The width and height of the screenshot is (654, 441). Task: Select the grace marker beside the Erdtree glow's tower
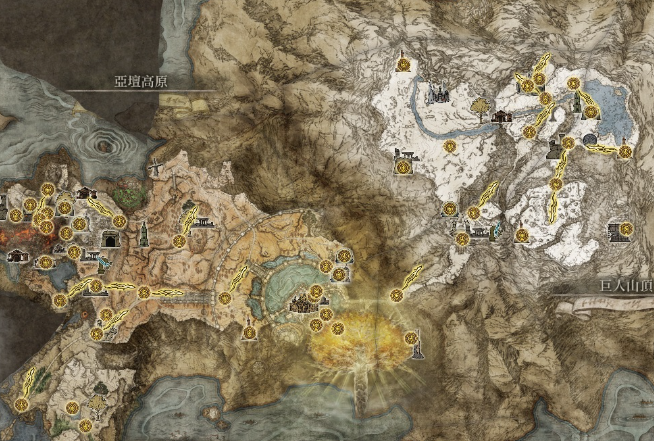pyautogui.click(x=410, y=337)
